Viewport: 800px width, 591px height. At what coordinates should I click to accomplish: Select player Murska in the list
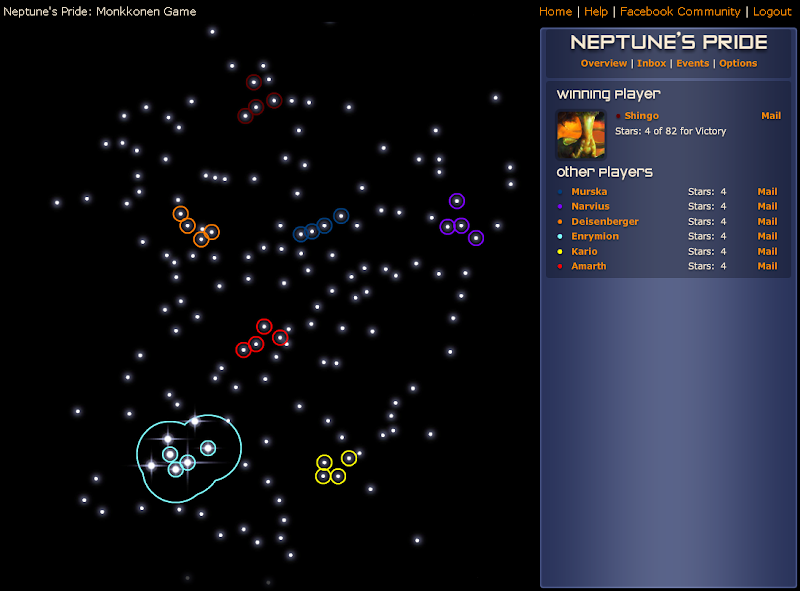[589, 191]
